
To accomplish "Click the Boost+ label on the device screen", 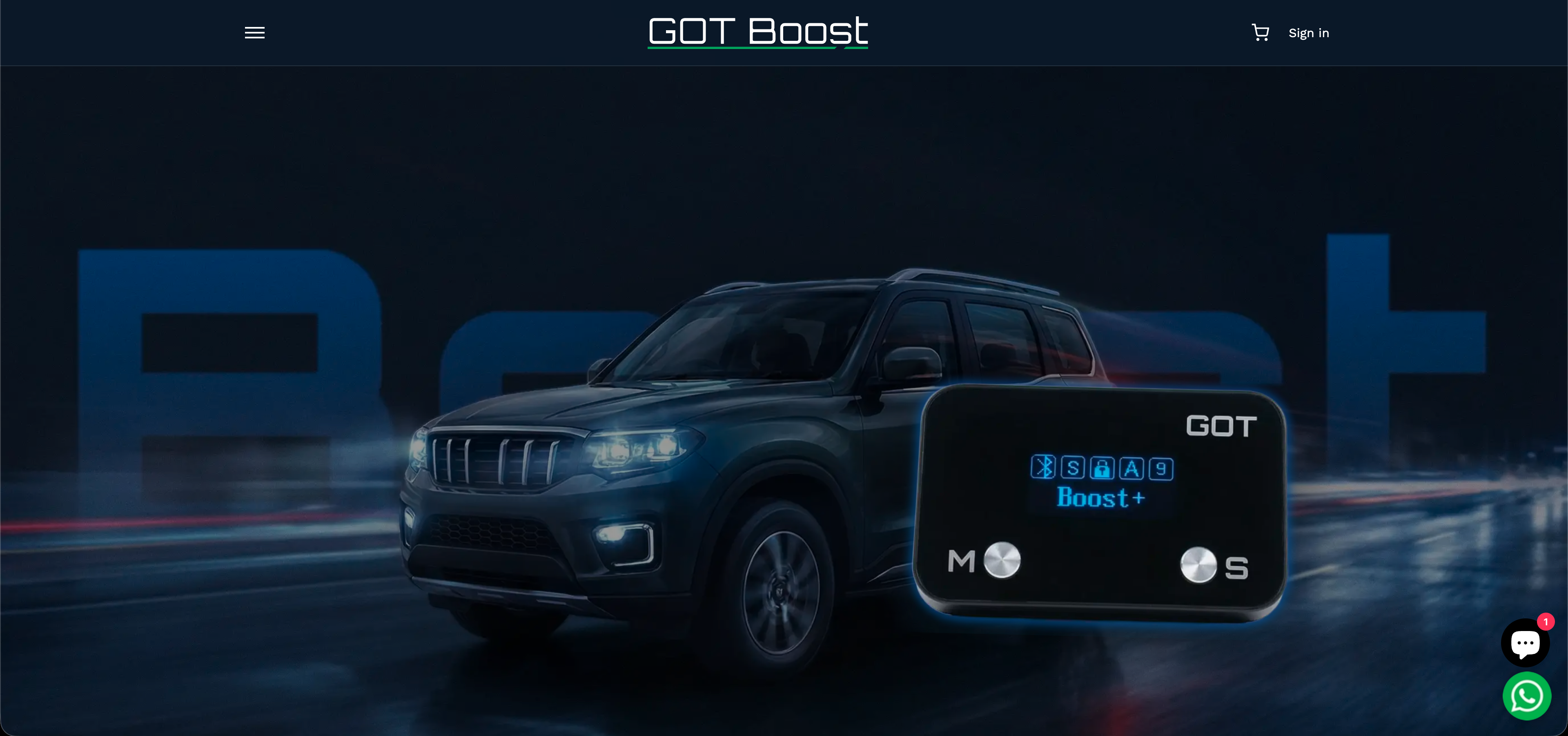I will [1099, 498].
